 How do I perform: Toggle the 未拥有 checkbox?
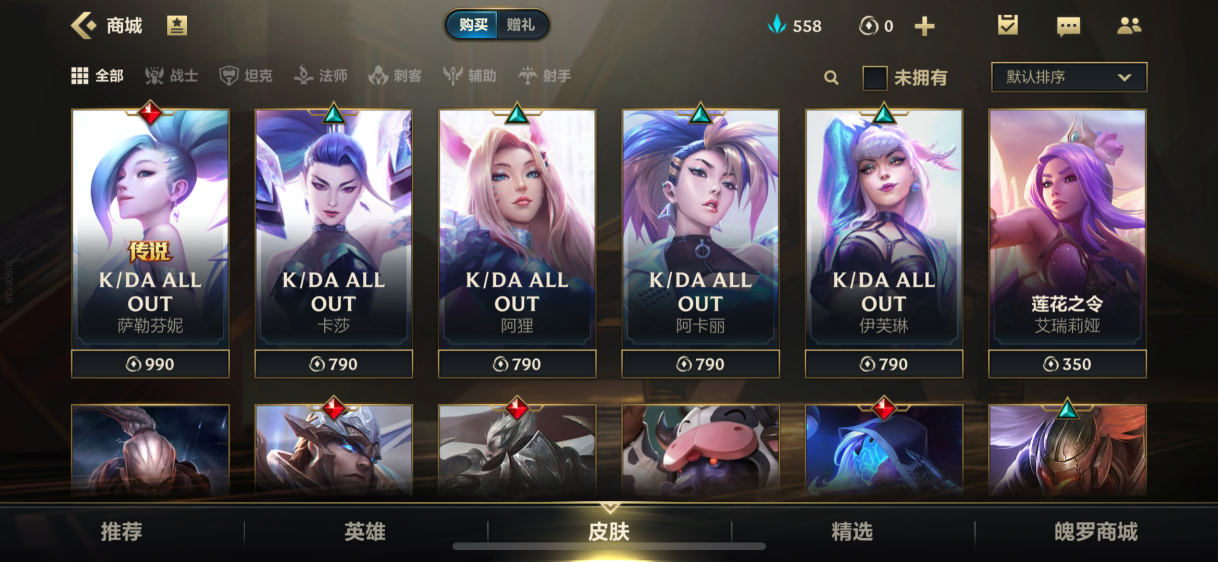click(875, 77)
